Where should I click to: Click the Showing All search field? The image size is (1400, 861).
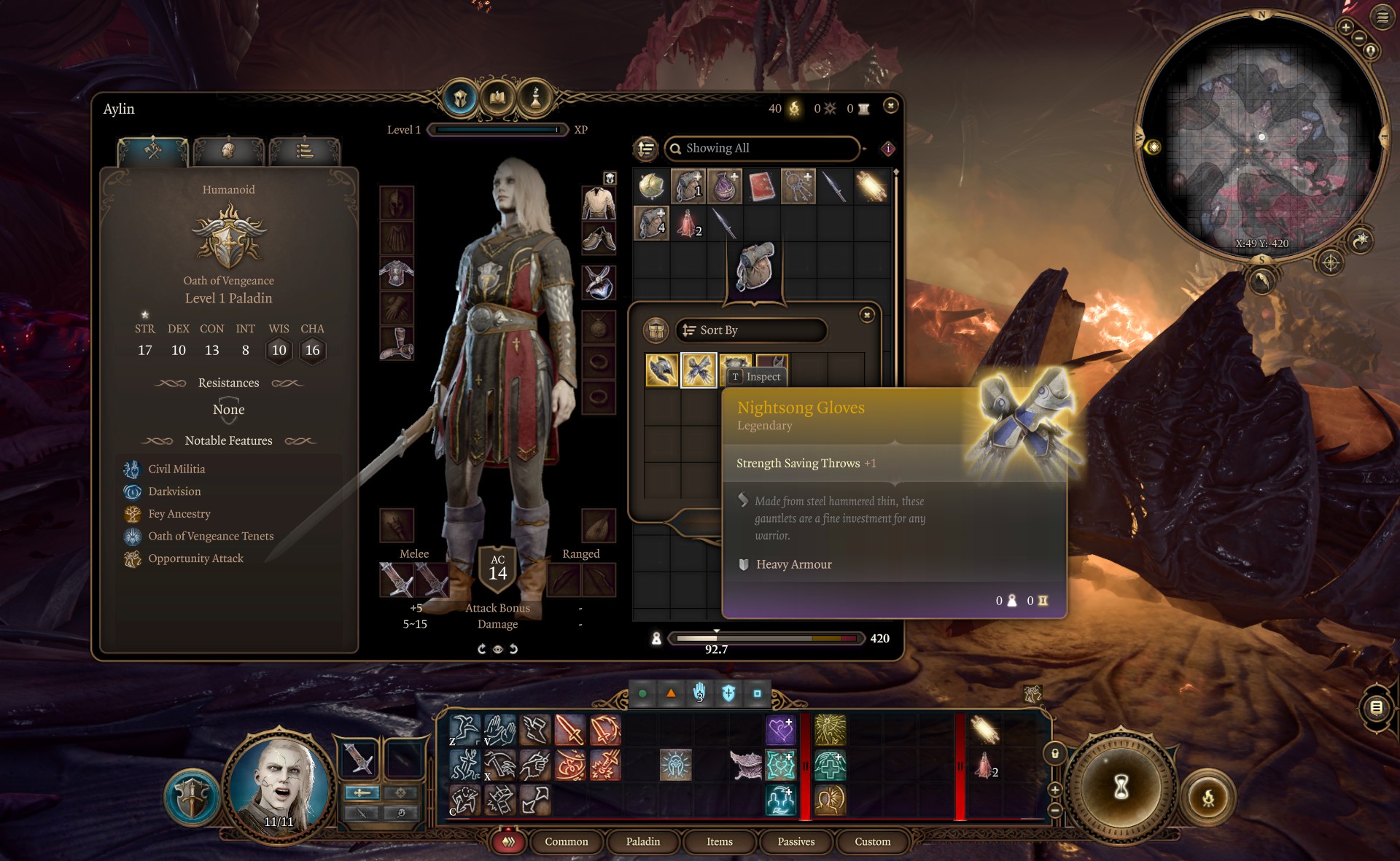(x=762, y=149)
